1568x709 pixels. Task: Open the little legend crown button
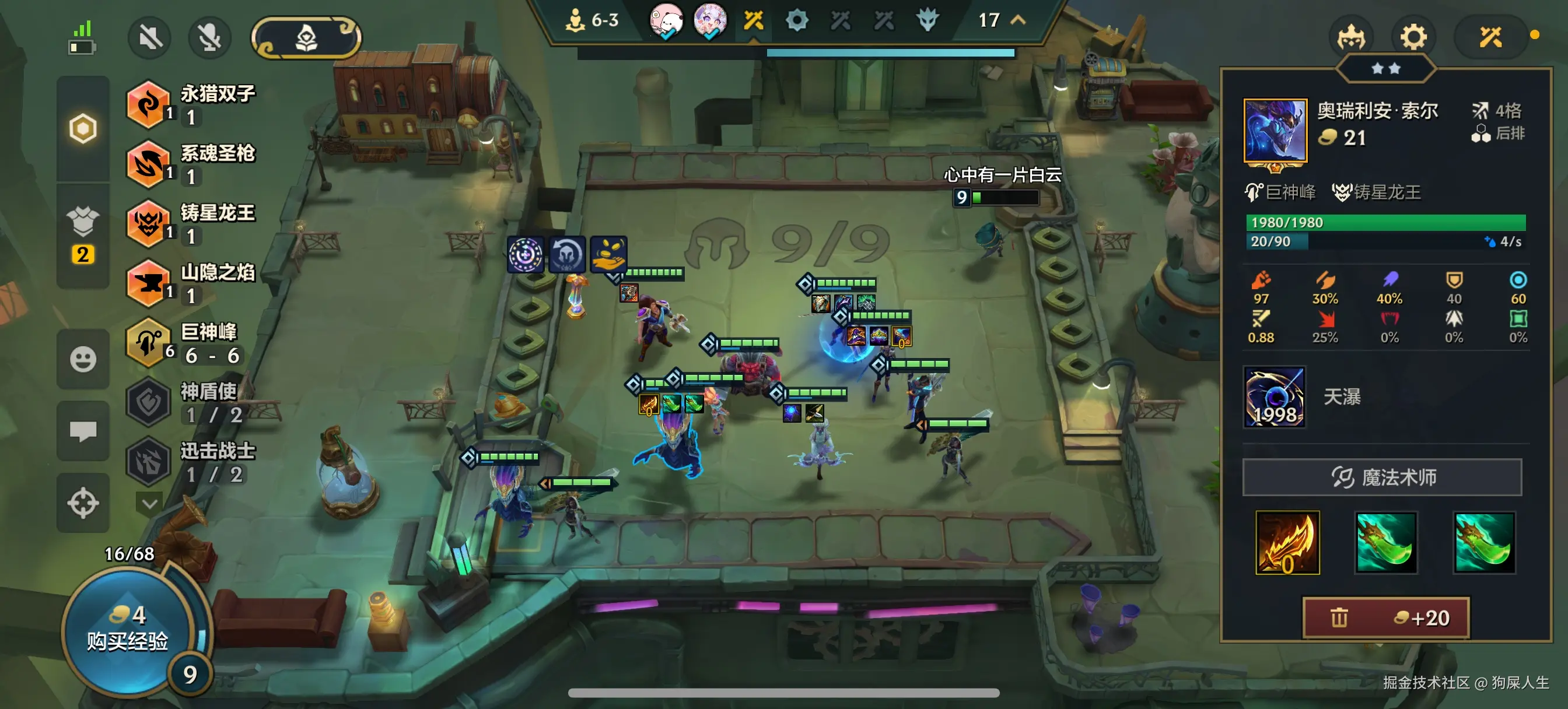click(x=1350, y=38)
